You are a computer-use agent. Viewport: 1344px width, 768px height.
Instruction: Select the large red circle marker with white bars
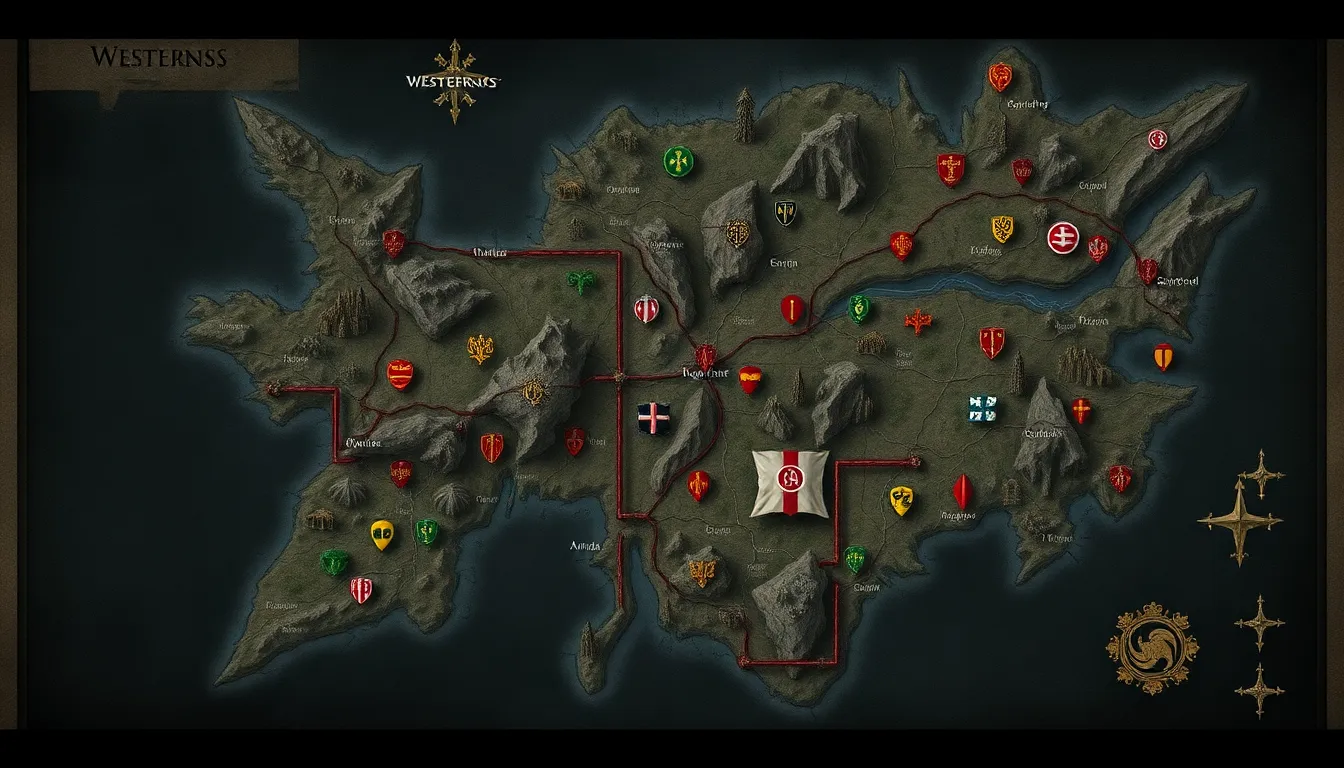pyautogui.click(x=1063, y=237)
